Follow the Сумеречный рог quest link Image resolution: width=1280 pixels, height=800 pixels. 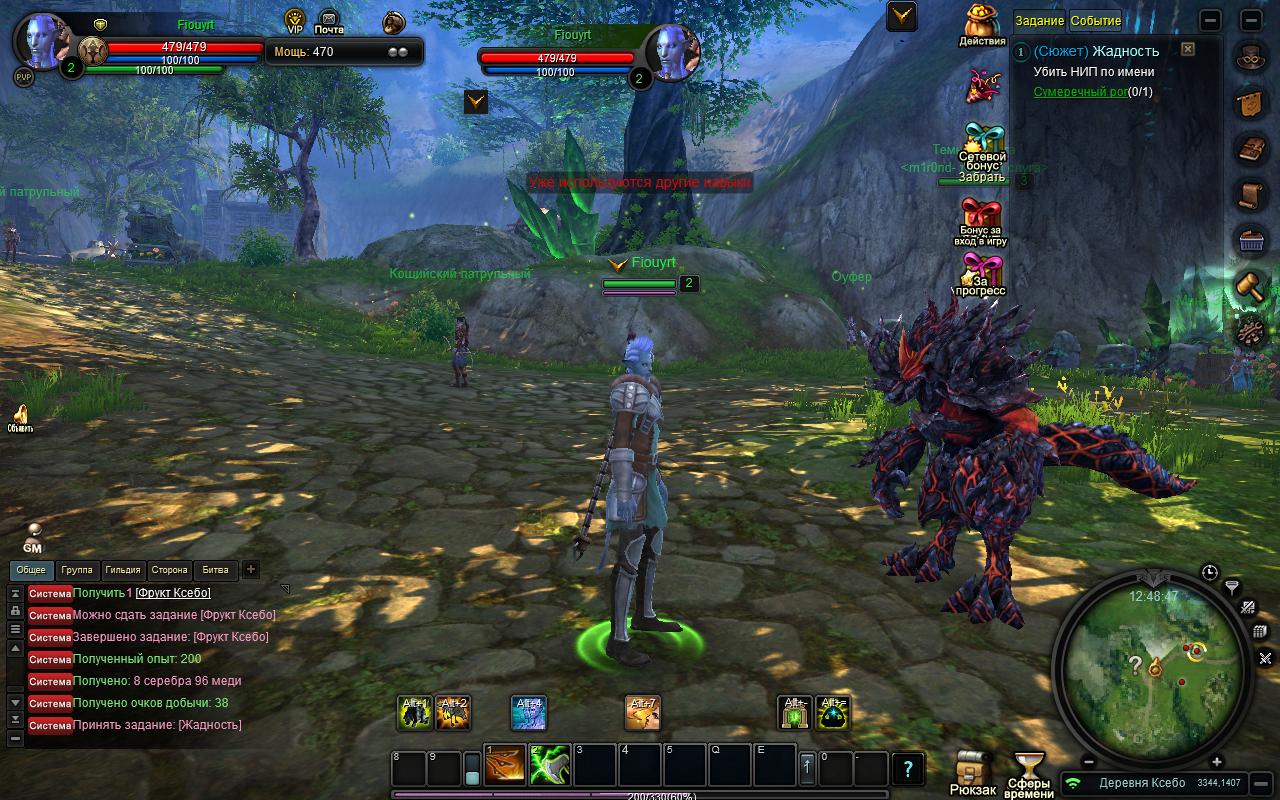click(1080, 92)
